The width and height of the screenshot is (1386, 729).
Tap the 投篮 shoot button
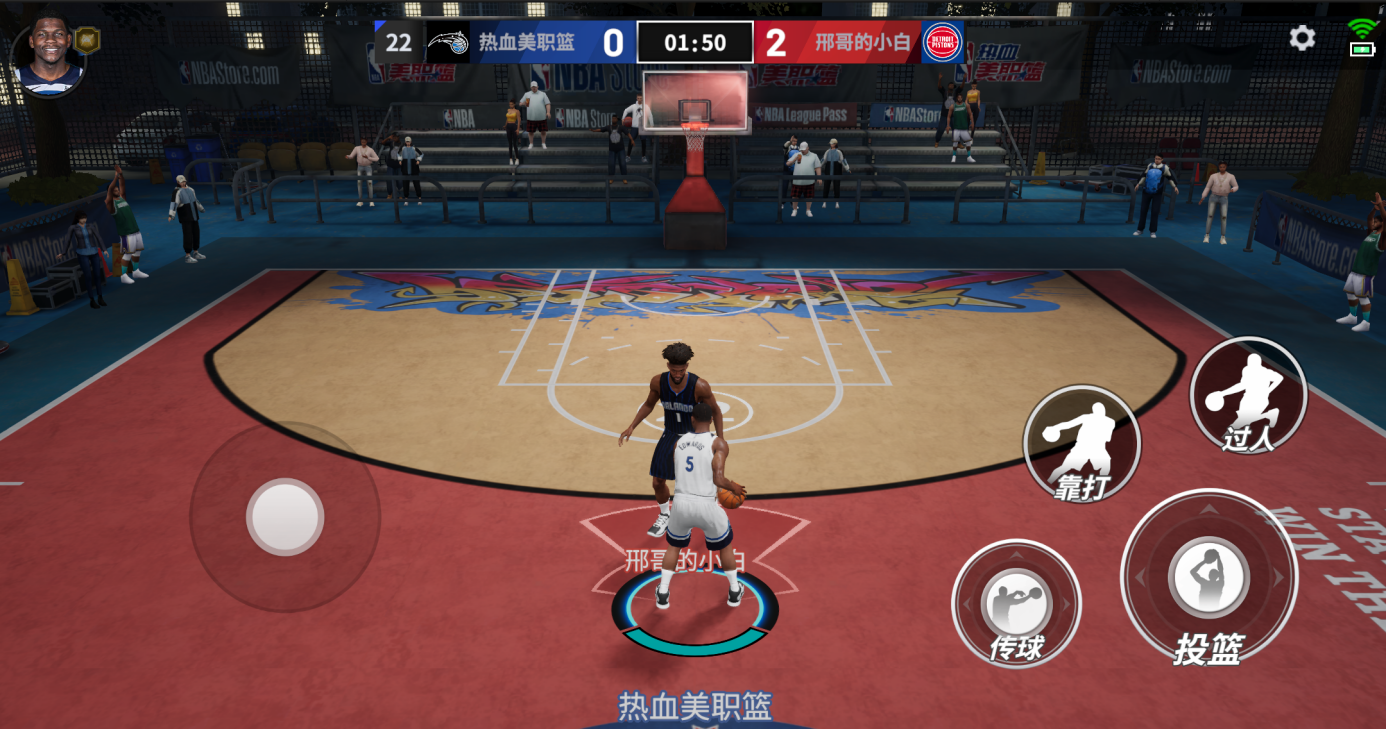1209,578
